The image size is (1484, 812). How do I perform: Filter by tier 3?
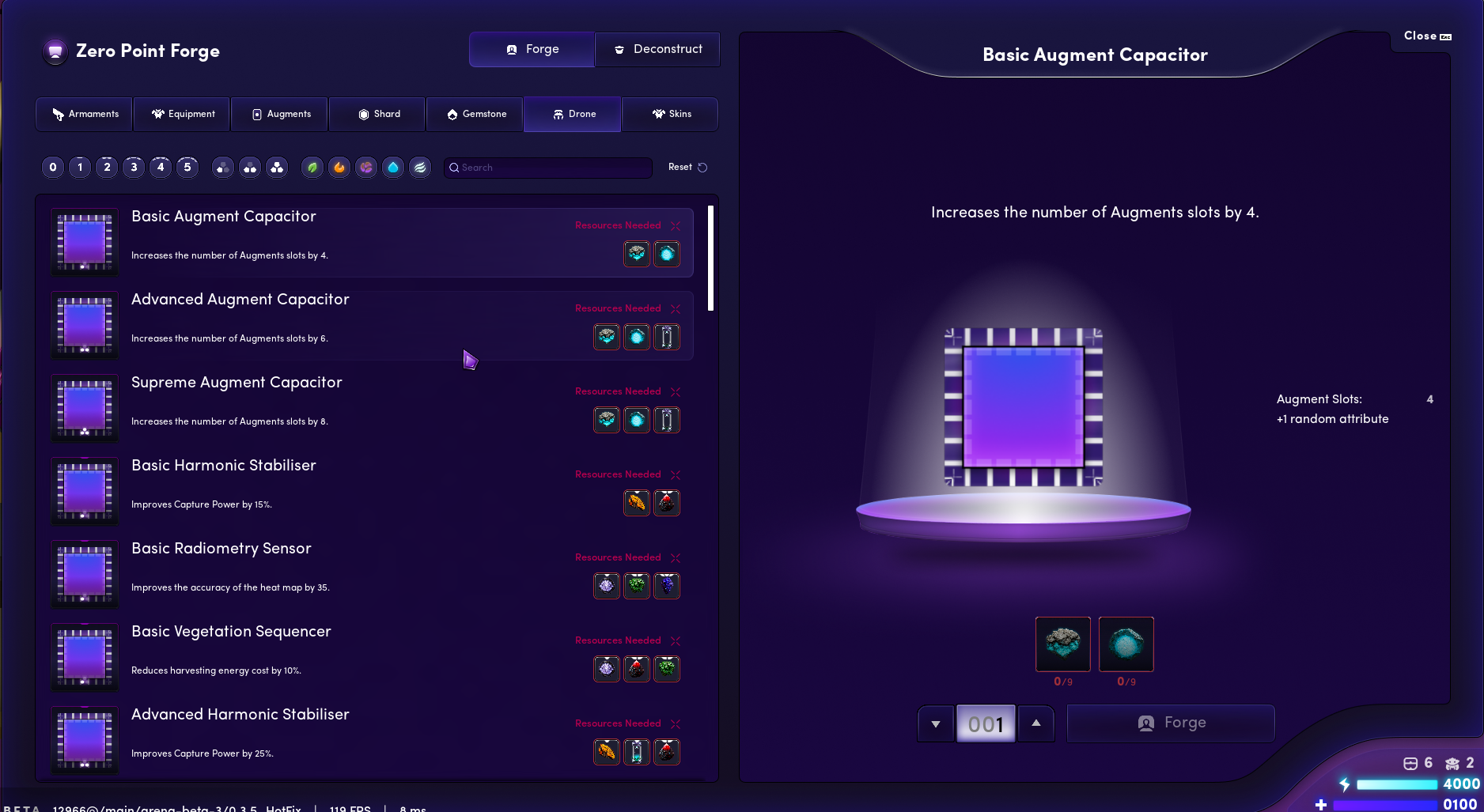point(134,167)
